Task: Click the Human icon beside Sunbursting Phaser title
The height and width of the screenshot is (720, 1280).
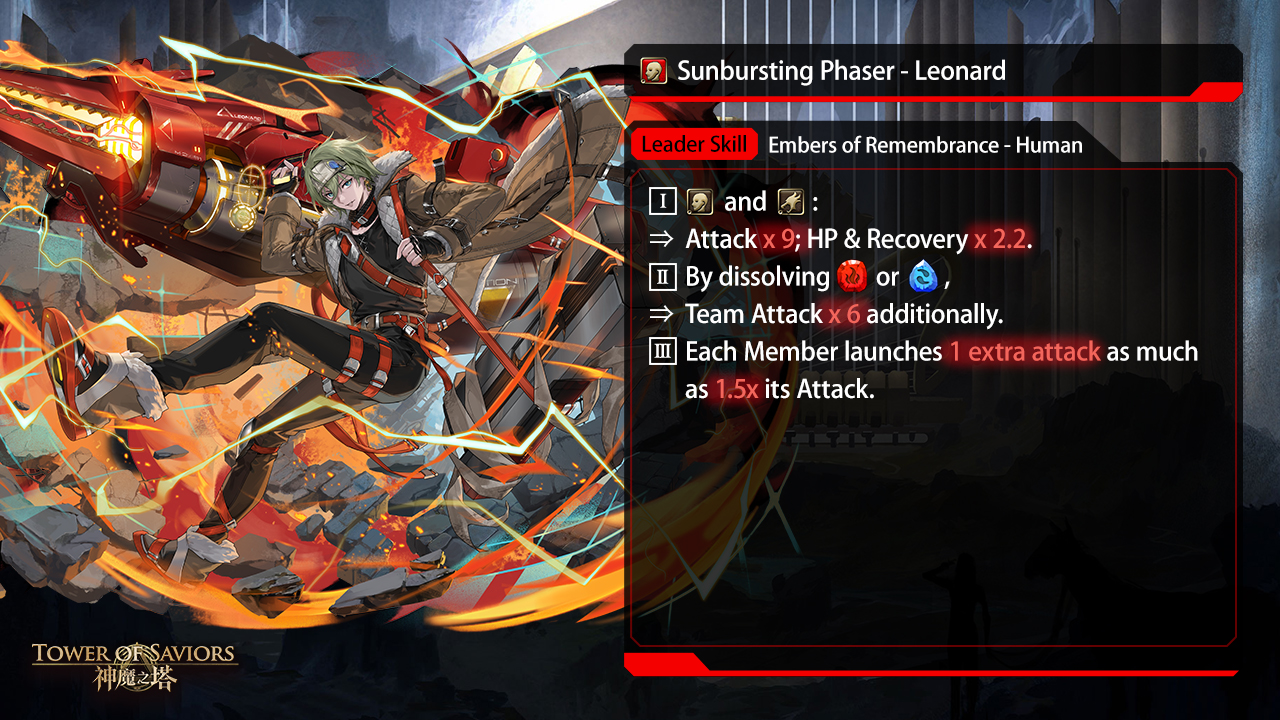Action: click(x=654, y=72)
